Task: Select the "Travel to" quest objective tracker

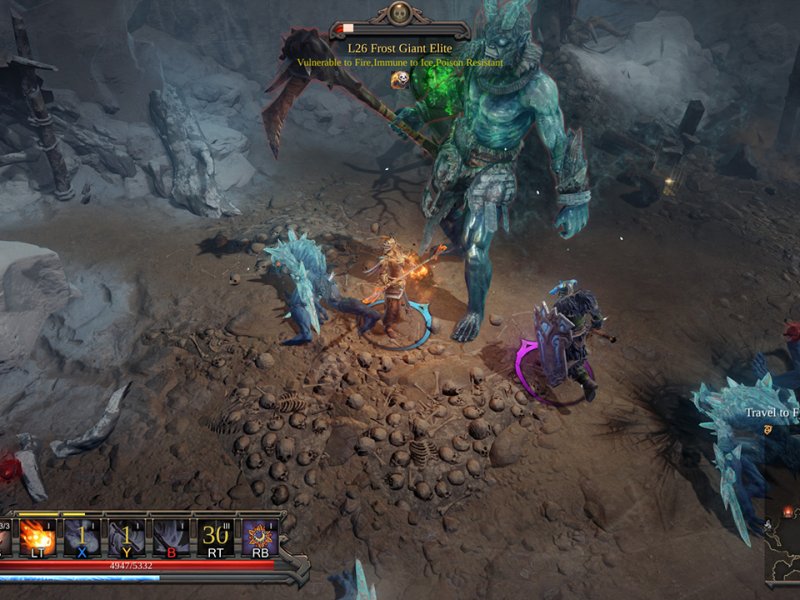Action: pyautogui.click(x=771, y=412)
